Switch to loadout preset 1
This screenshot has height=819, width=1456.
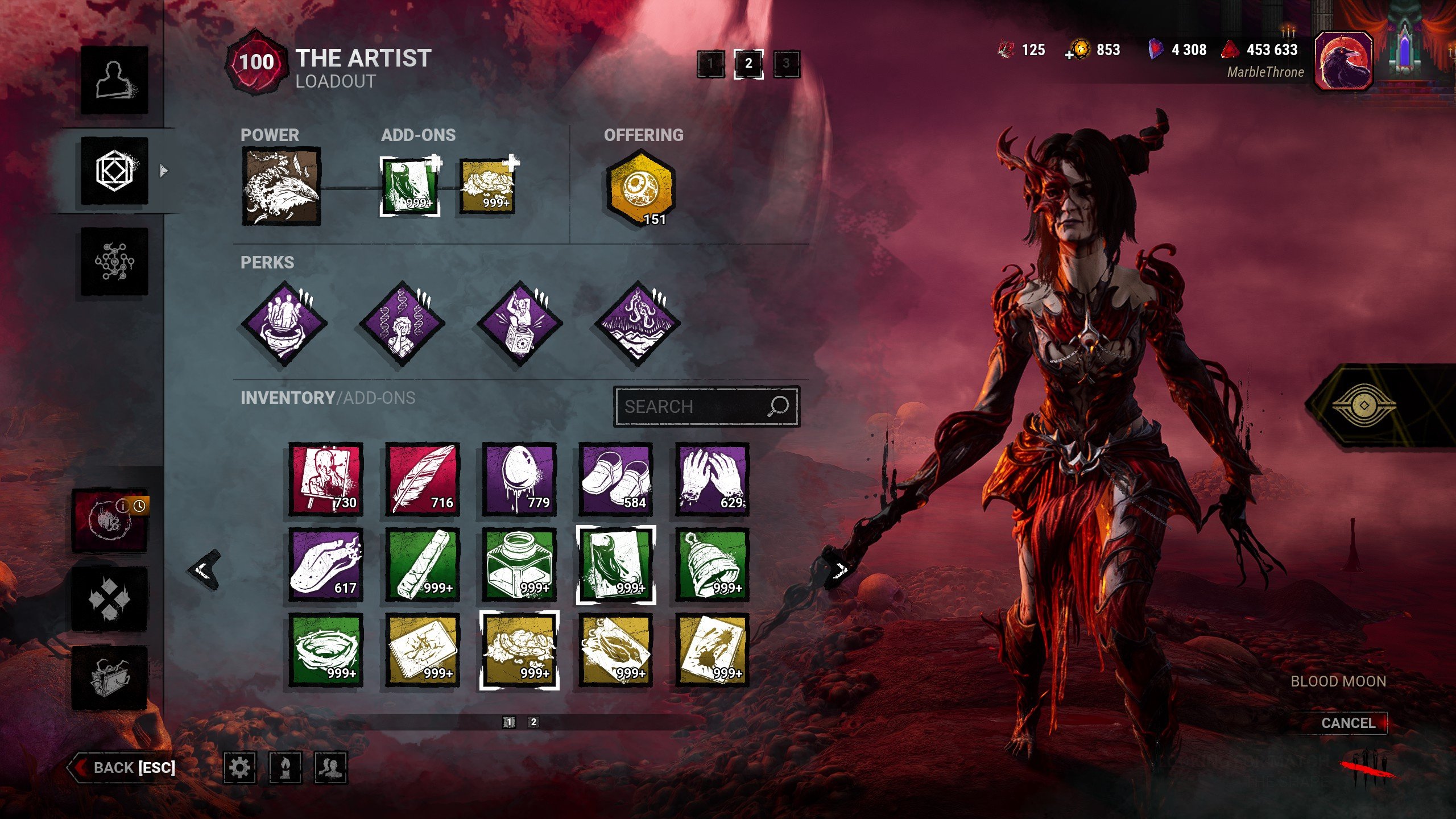(x=711, y=64)
